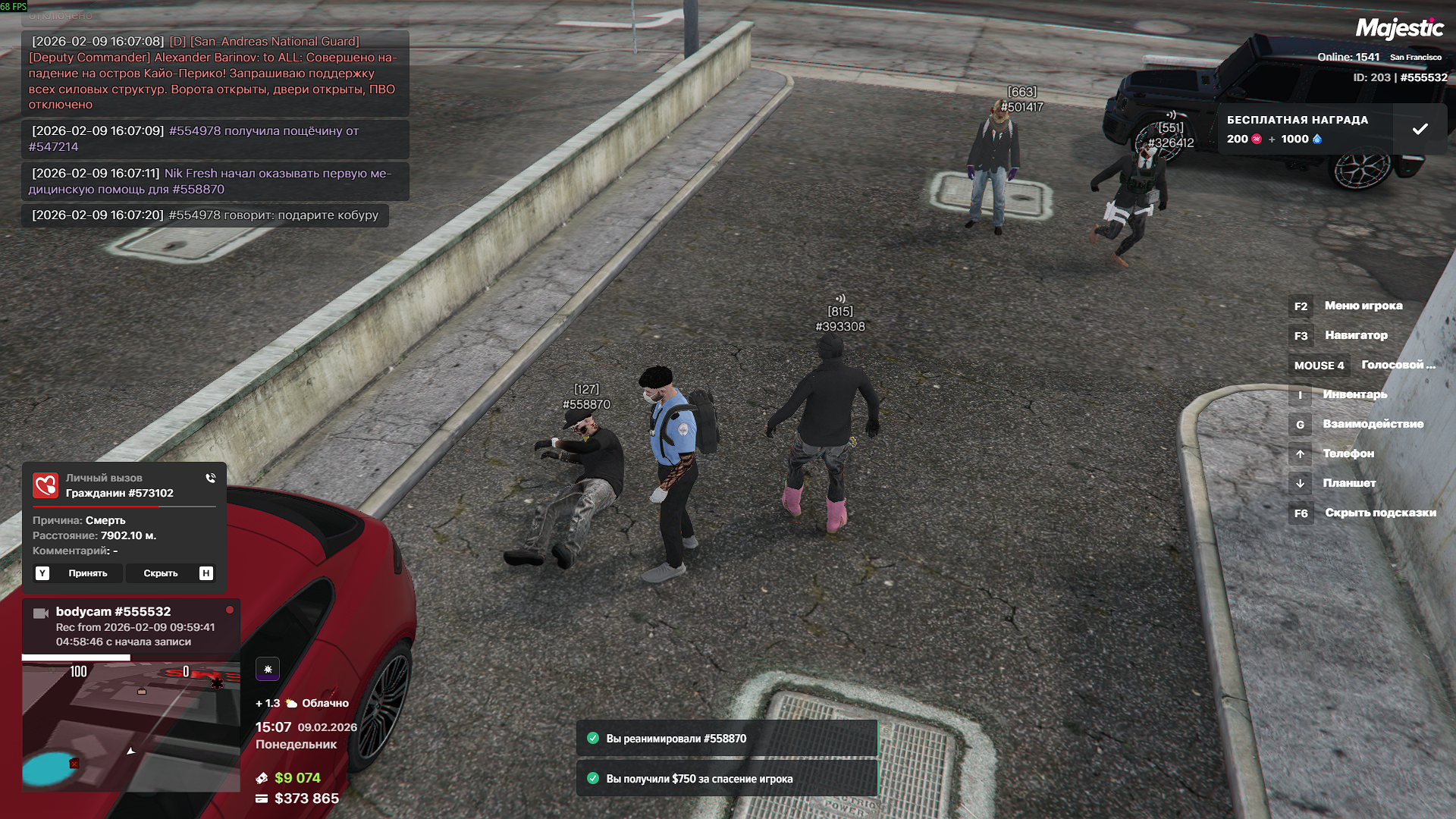Open the minimap
1456x819 pixels.
pyautogui.click(x=130, y=726)
